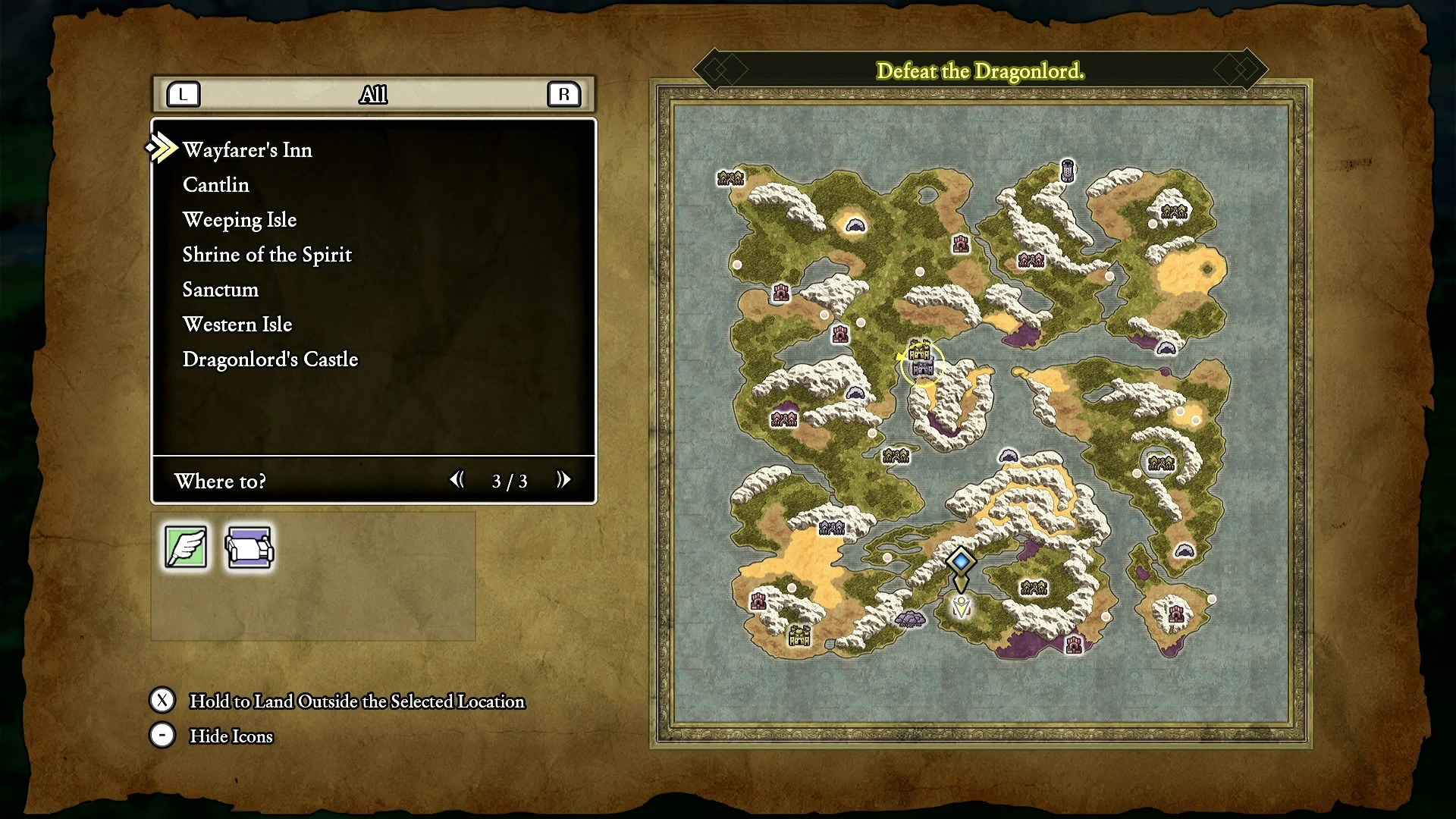Select Dragonlord's Castle destination
Image resolution: width=1456 pixels, height=819 pixels.
(270, 359)
